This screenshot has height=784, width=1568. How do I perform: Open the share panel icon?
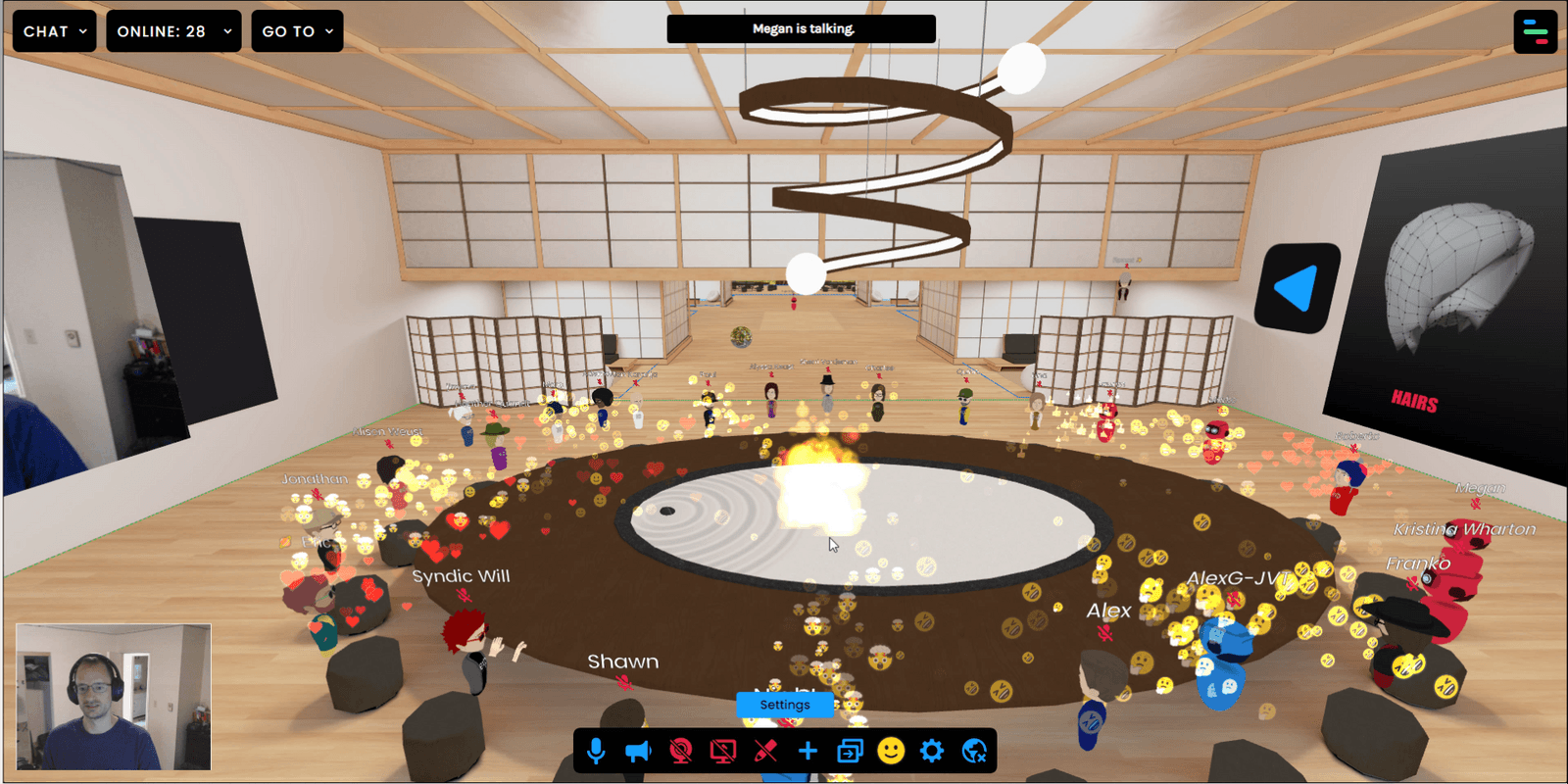[x=849, y=751]
